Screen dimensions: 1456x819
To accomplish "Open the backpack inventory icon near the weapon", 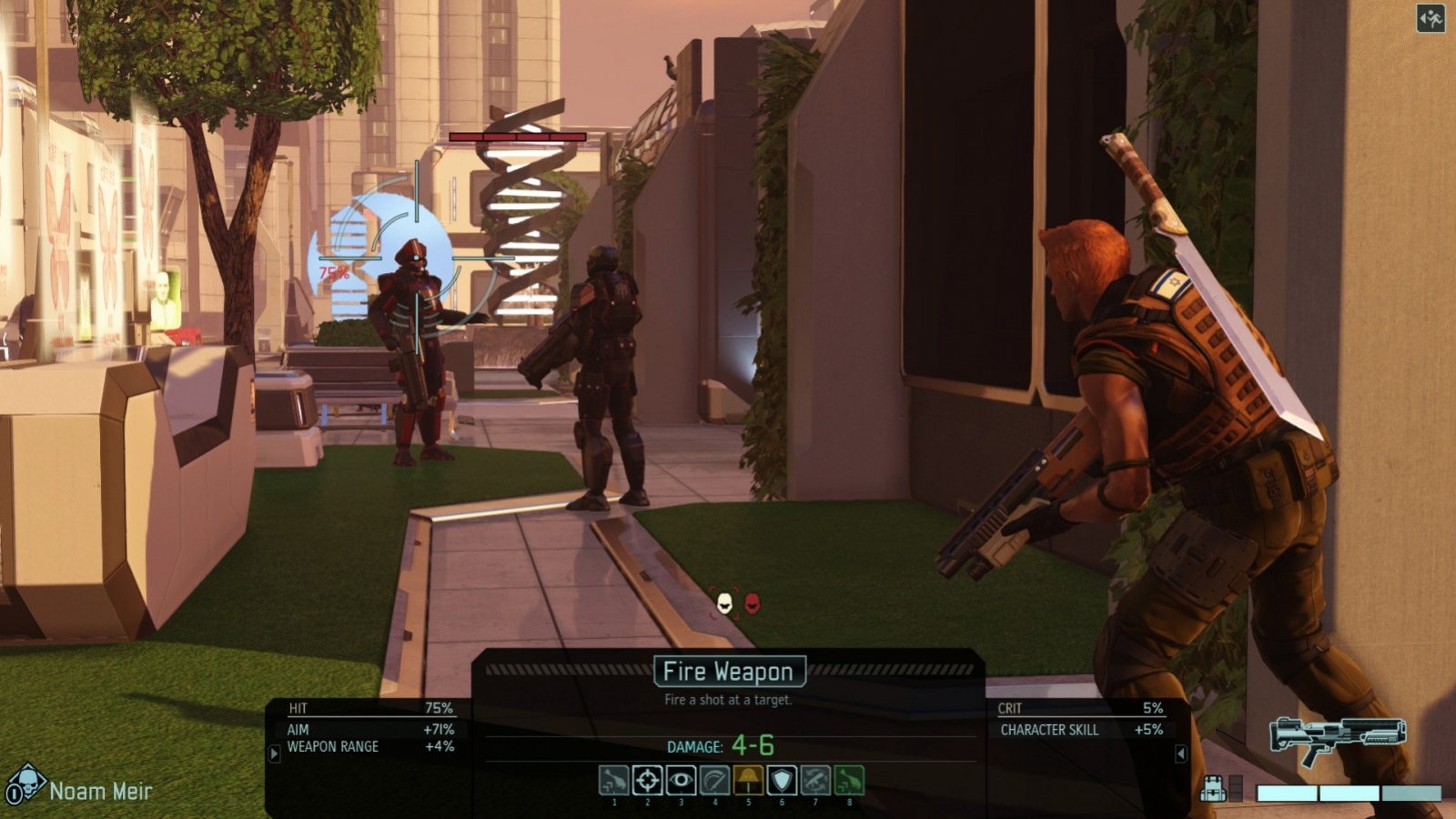I will pos(1214,788).
